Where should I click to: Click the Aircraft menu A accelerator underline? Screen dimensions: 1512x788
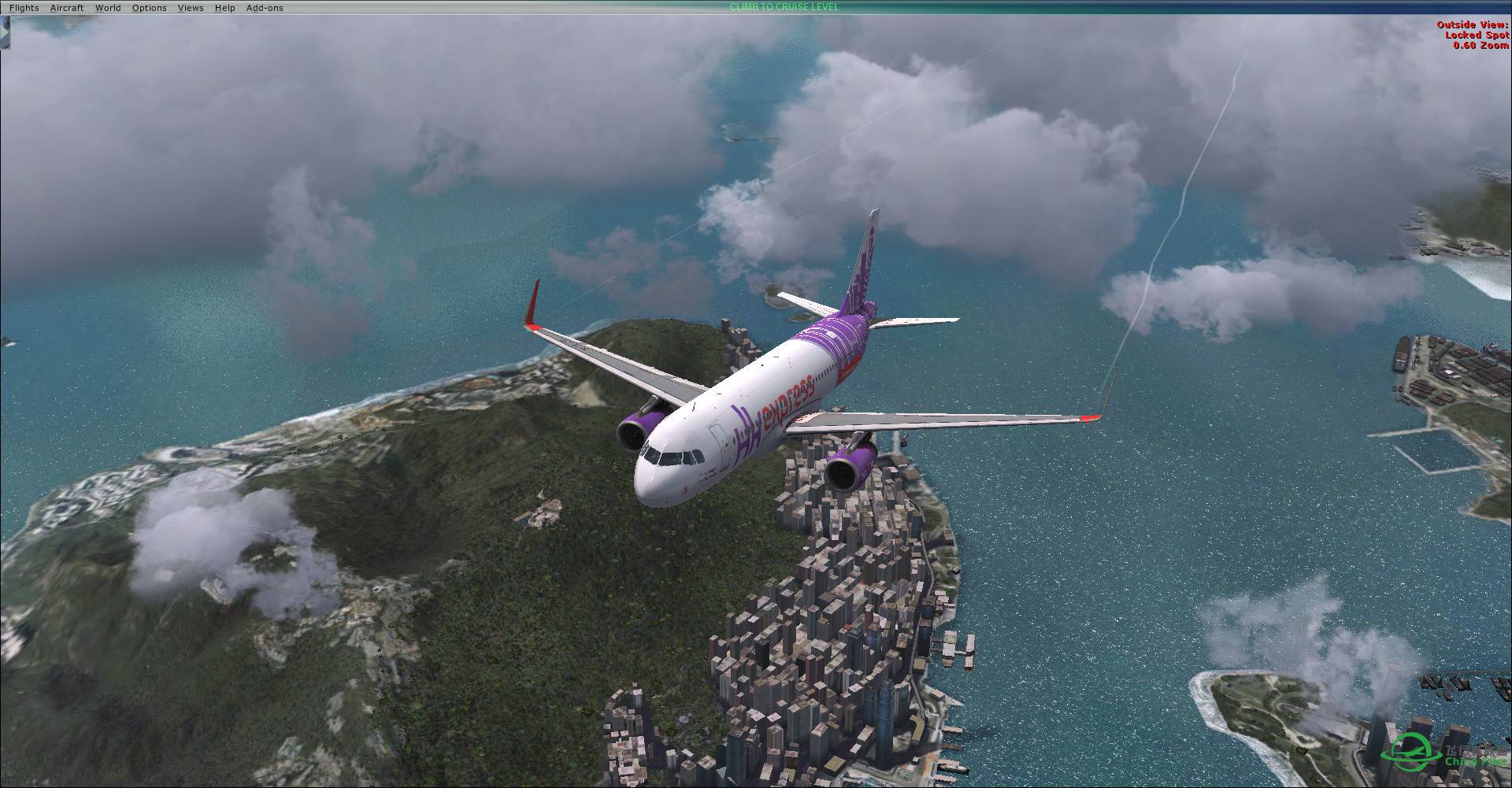coord(53,11)
